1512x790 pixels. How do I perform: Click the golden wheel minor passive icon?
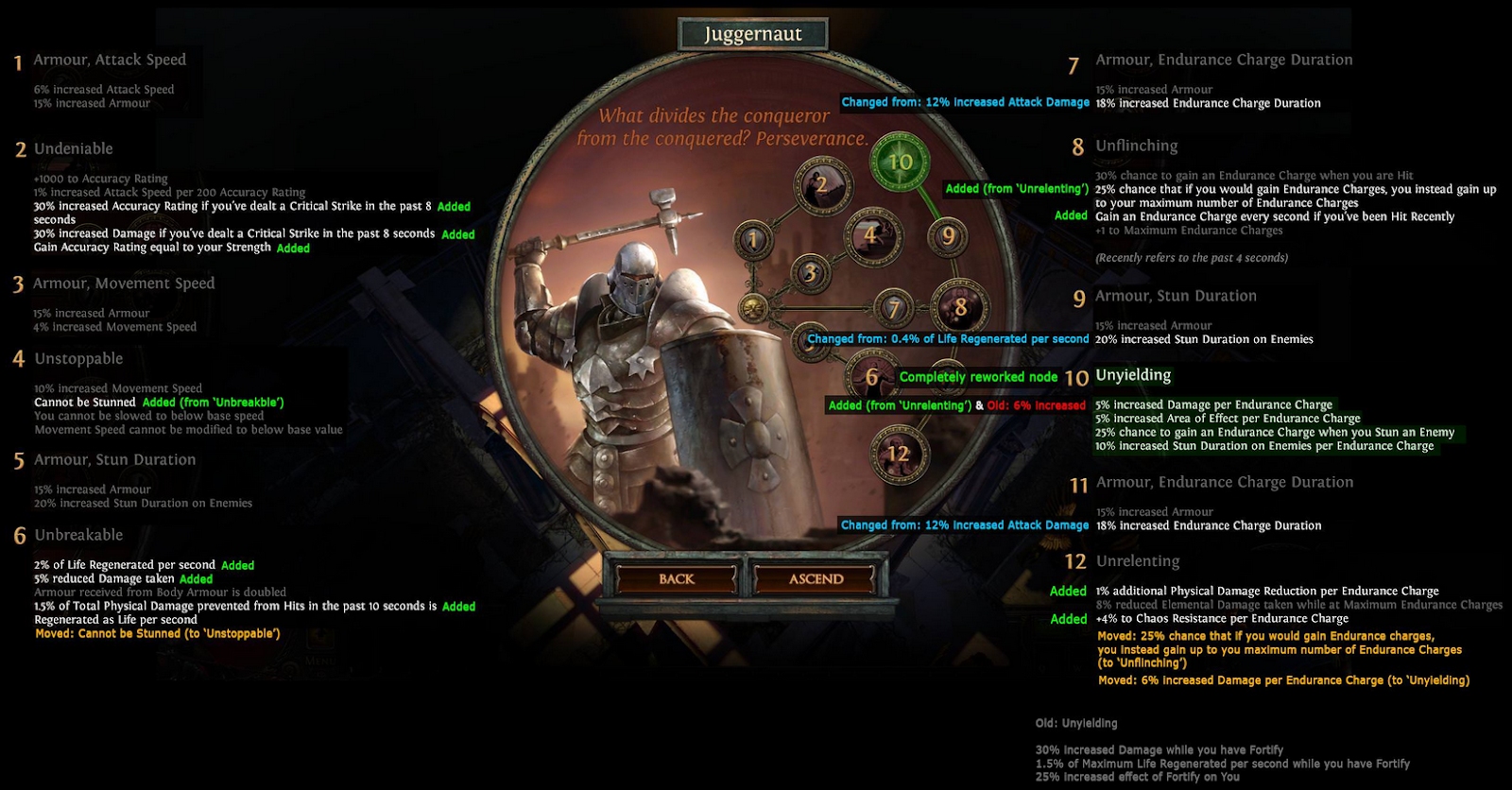coord(754,308)
